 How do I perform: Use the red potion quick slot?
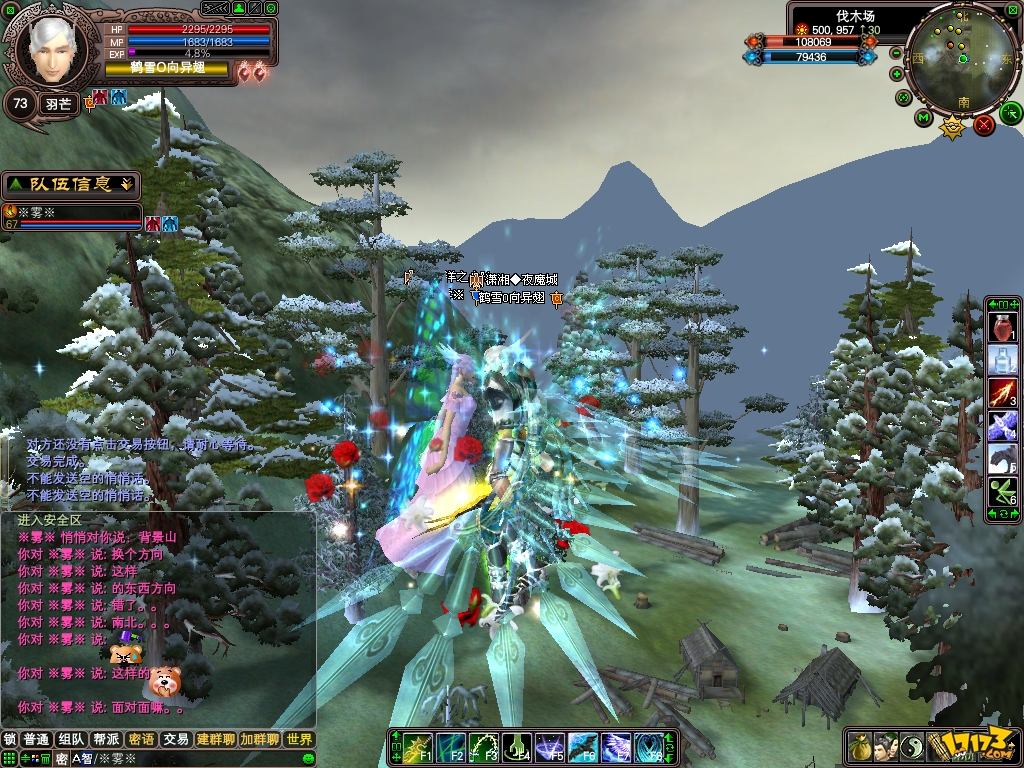point(1002,327)
